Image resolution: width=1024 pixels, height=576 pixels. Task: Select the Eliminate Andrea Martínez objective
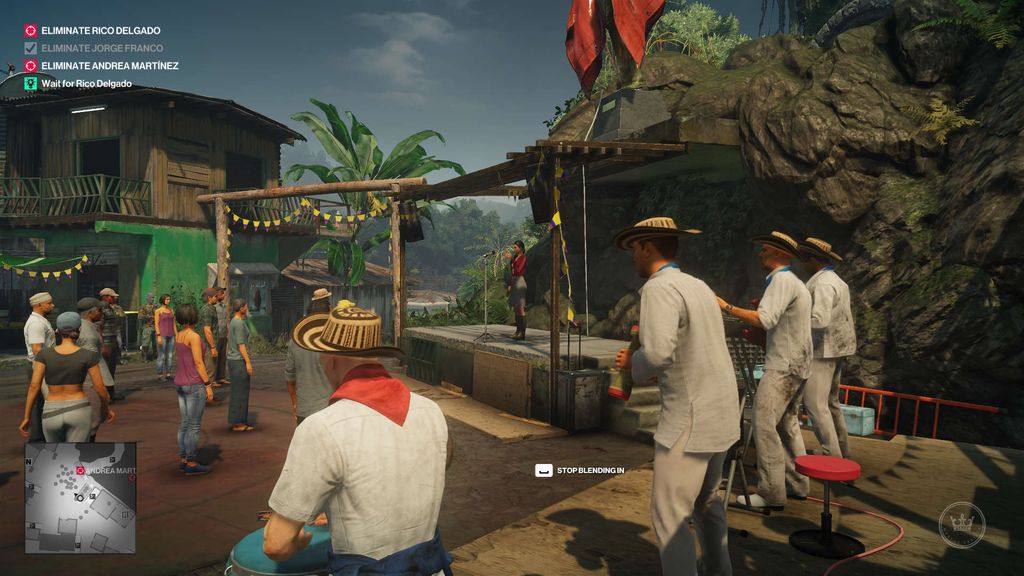coord(109,65)
